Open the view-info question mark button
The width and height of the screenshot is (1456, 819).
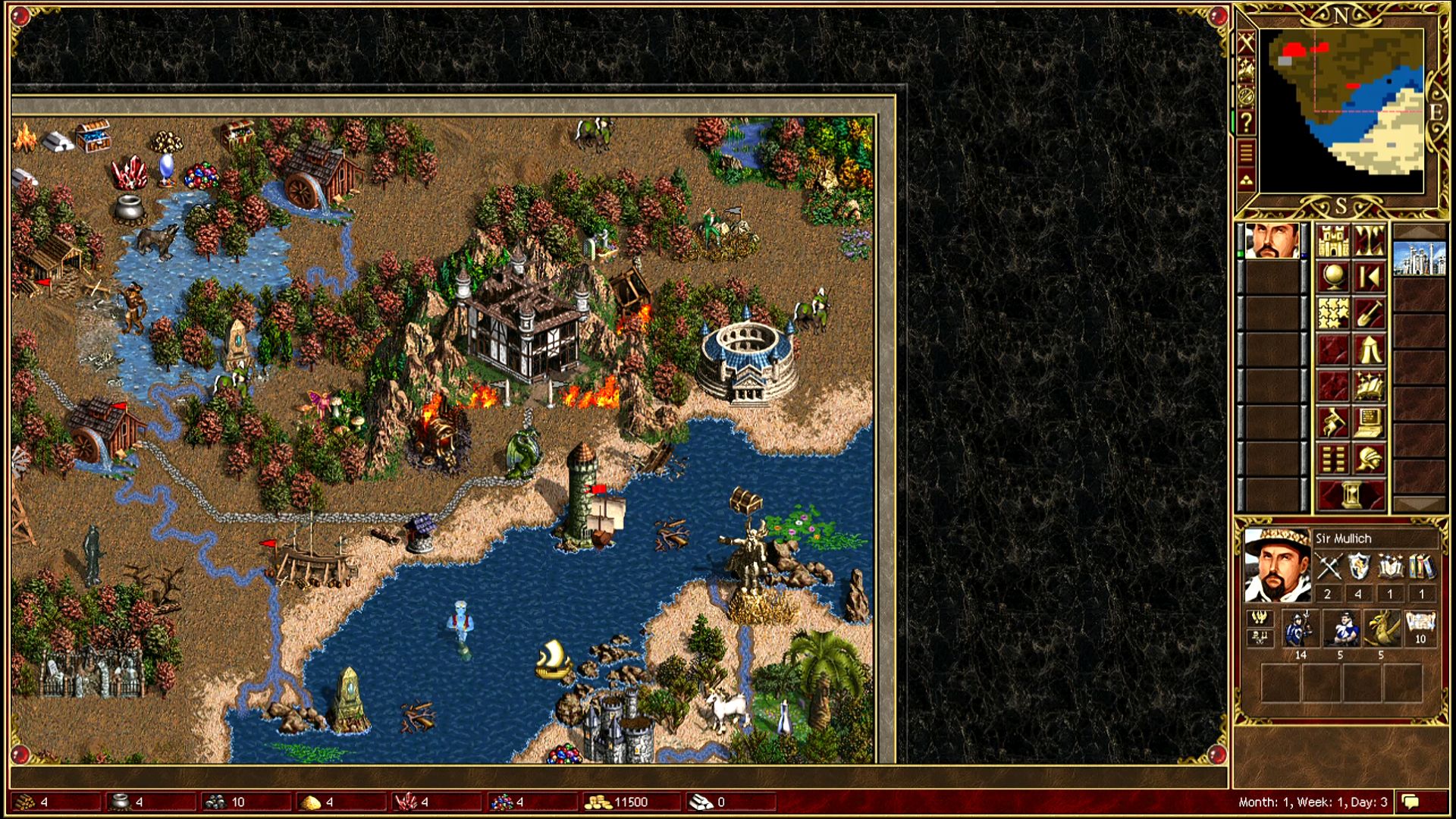coord(1246,123)
